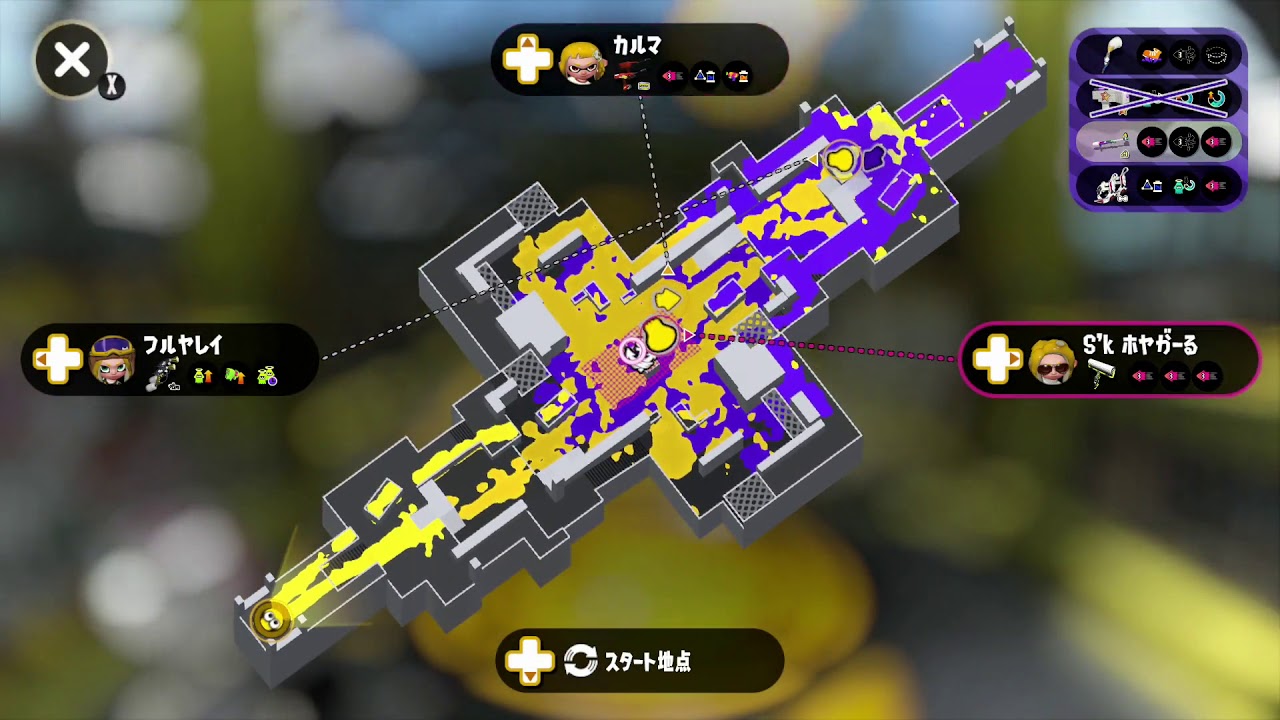This screenshot has height=720, width=1280.
Task: Click カルマ's Range Blaster weapon icon
Action: (x=629, y=72)
